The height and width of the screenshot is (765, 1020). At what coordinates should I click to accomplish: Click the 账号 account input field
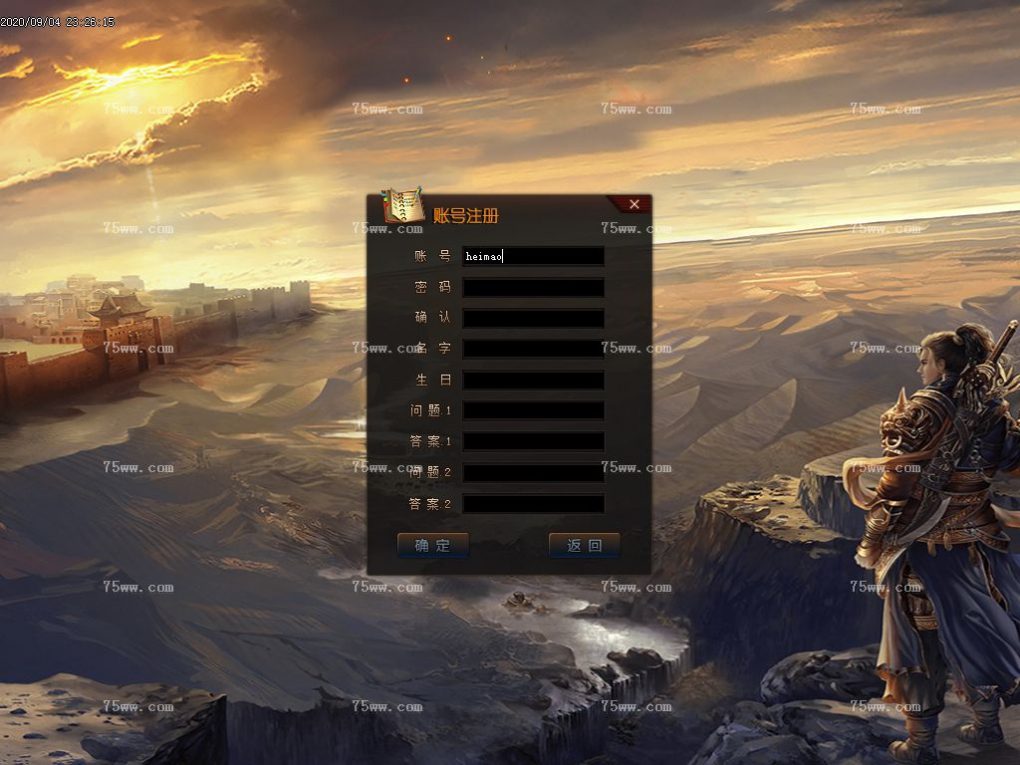(x=533, y=256)
